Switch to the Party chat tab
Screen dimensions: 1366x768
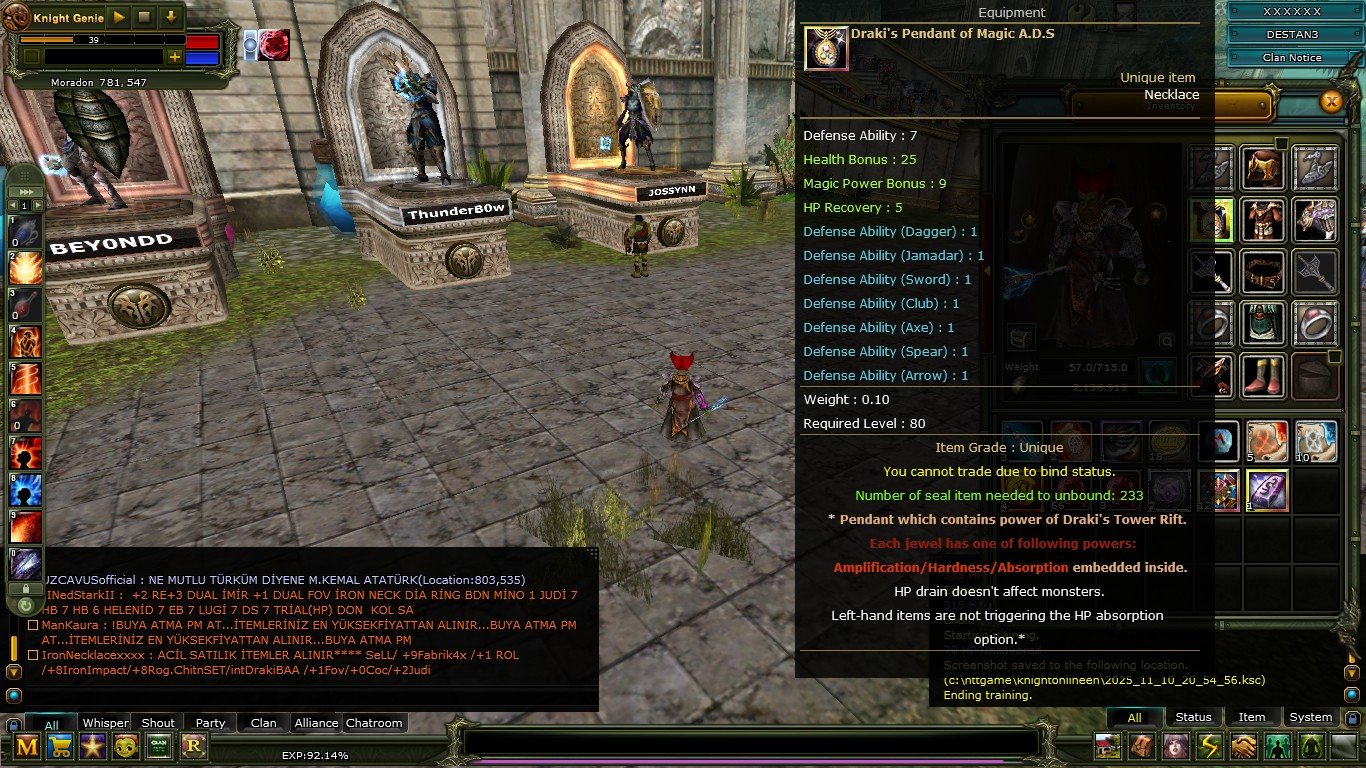[210, 723]
